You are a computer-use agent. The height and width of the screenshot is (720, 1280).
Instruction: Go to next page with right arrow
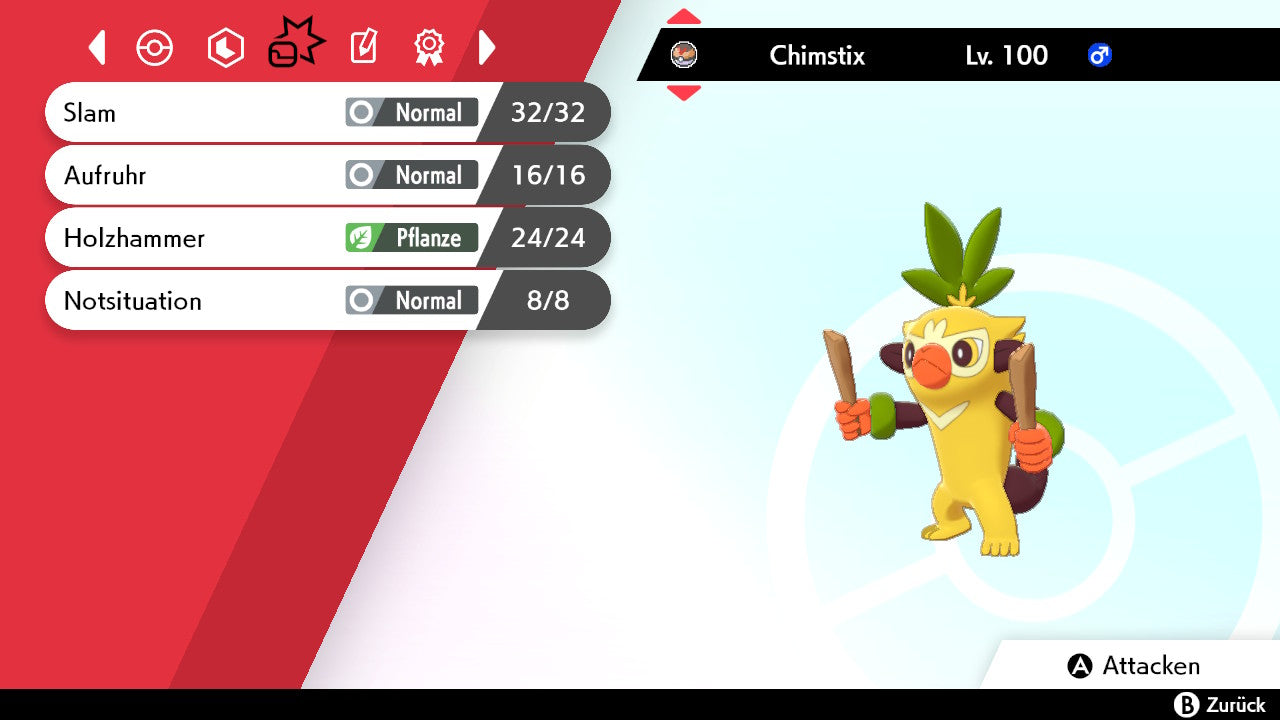[x=487, y=48]
